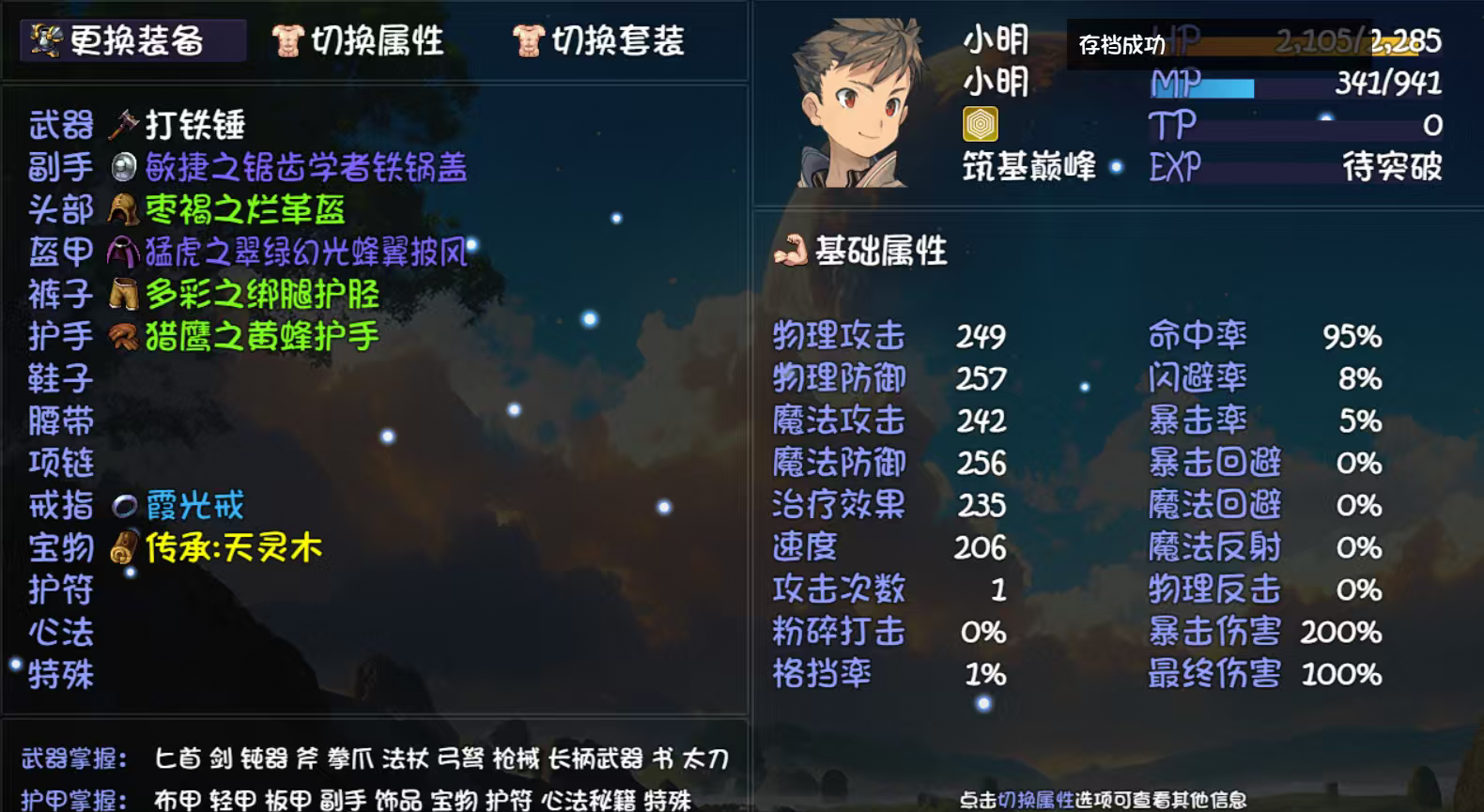Open the 更换装备 menu
1484x812 pixels.
tap(131, 40)
